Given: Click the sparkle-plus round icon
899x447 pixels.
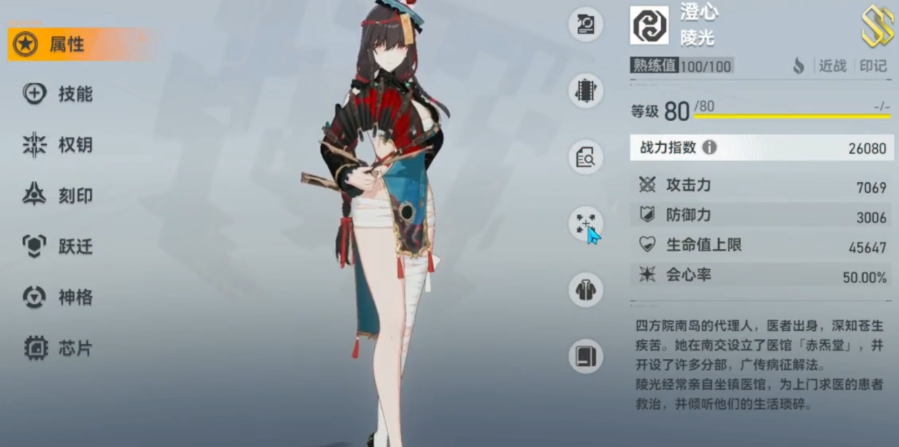Looking at the screenshot, I should pos(586,223).
